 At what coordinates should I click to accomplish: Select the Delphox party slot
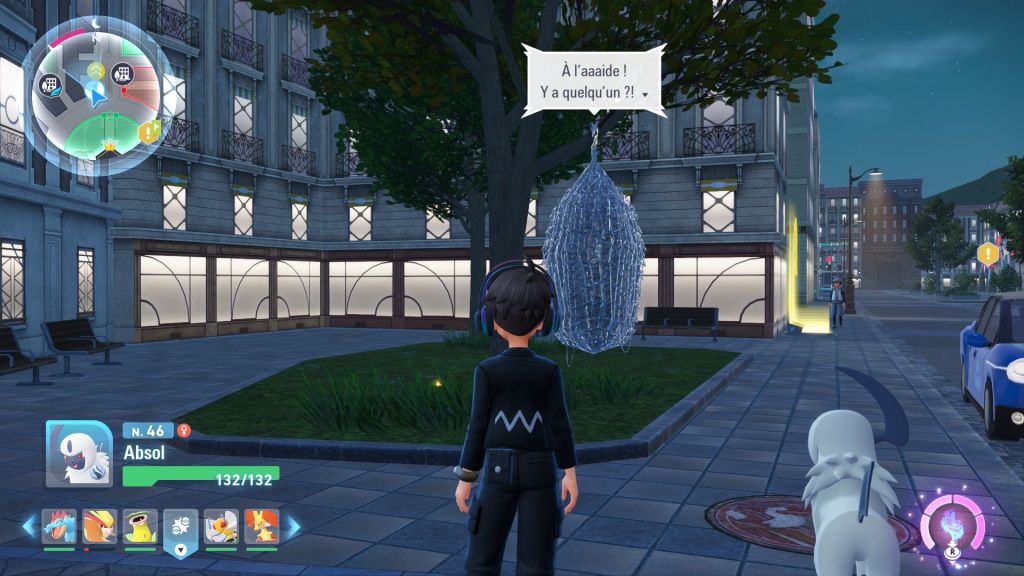261,526
